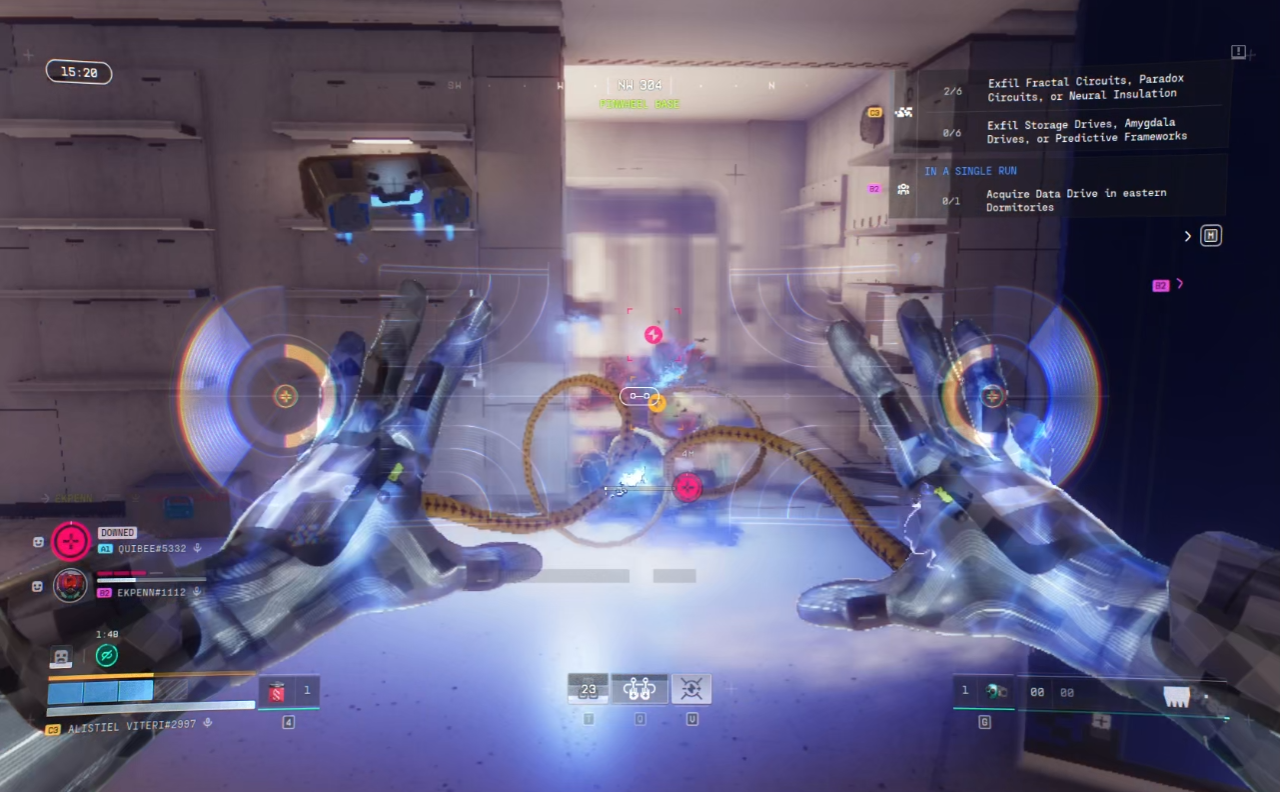Click the robot face status icon
The image size is (1280, 792).
(x=61, y=657)
